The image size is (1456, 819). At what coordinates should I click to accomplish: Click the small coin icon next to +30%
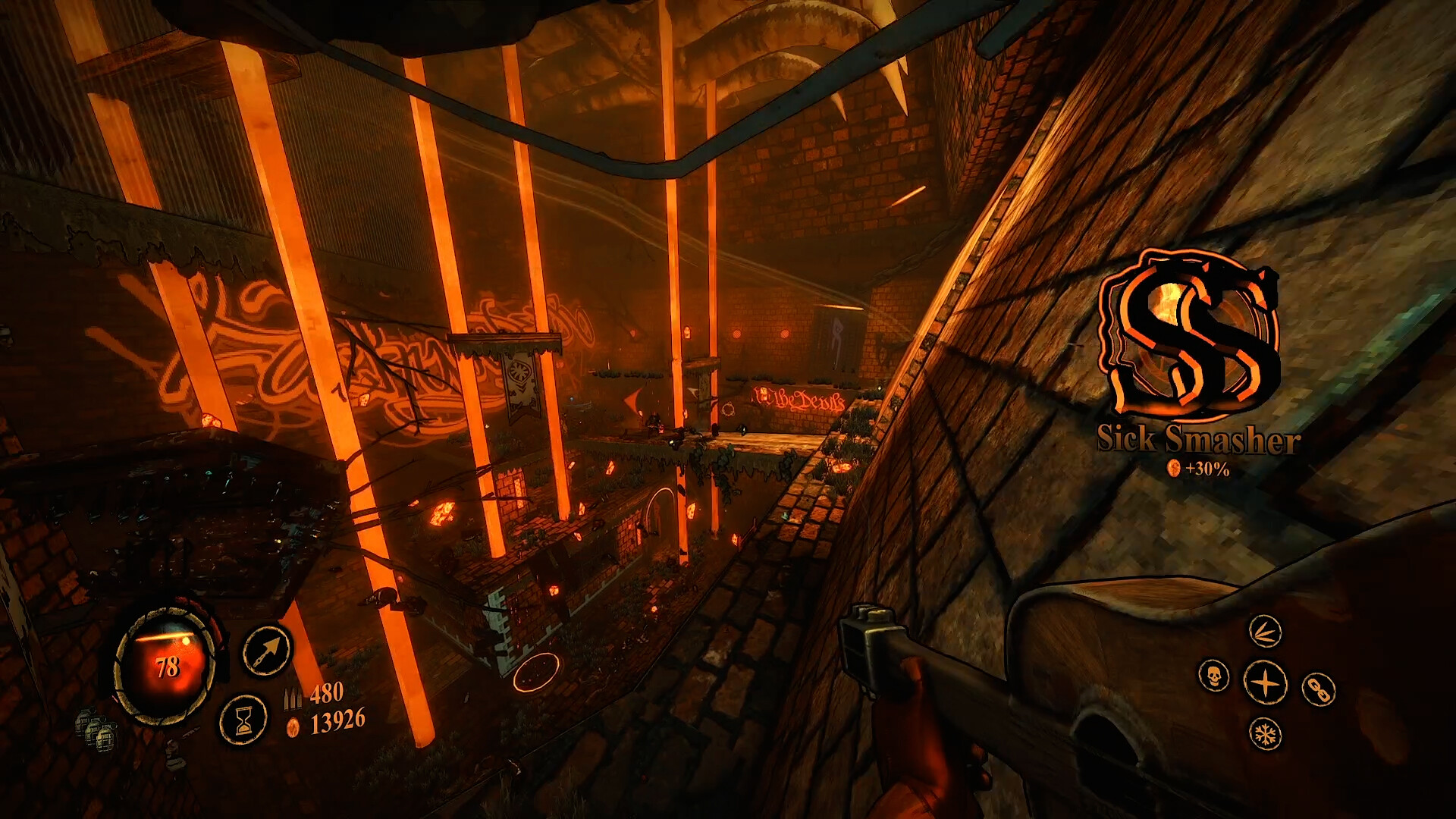point(1173,470)
